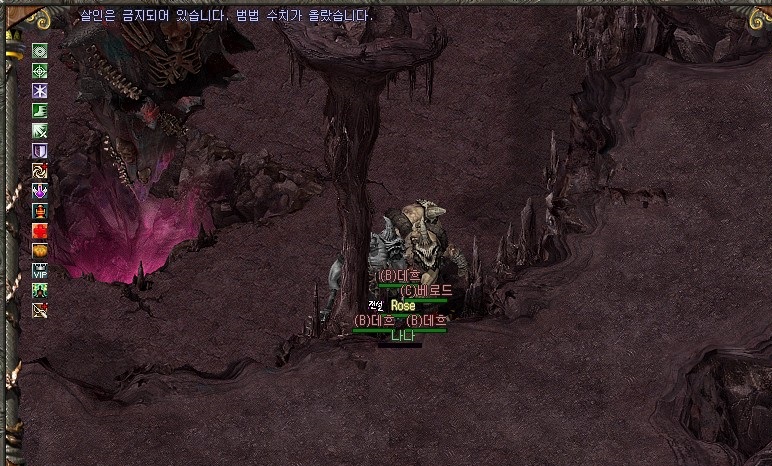Select the sword with red plus icon

coord(40,310)
